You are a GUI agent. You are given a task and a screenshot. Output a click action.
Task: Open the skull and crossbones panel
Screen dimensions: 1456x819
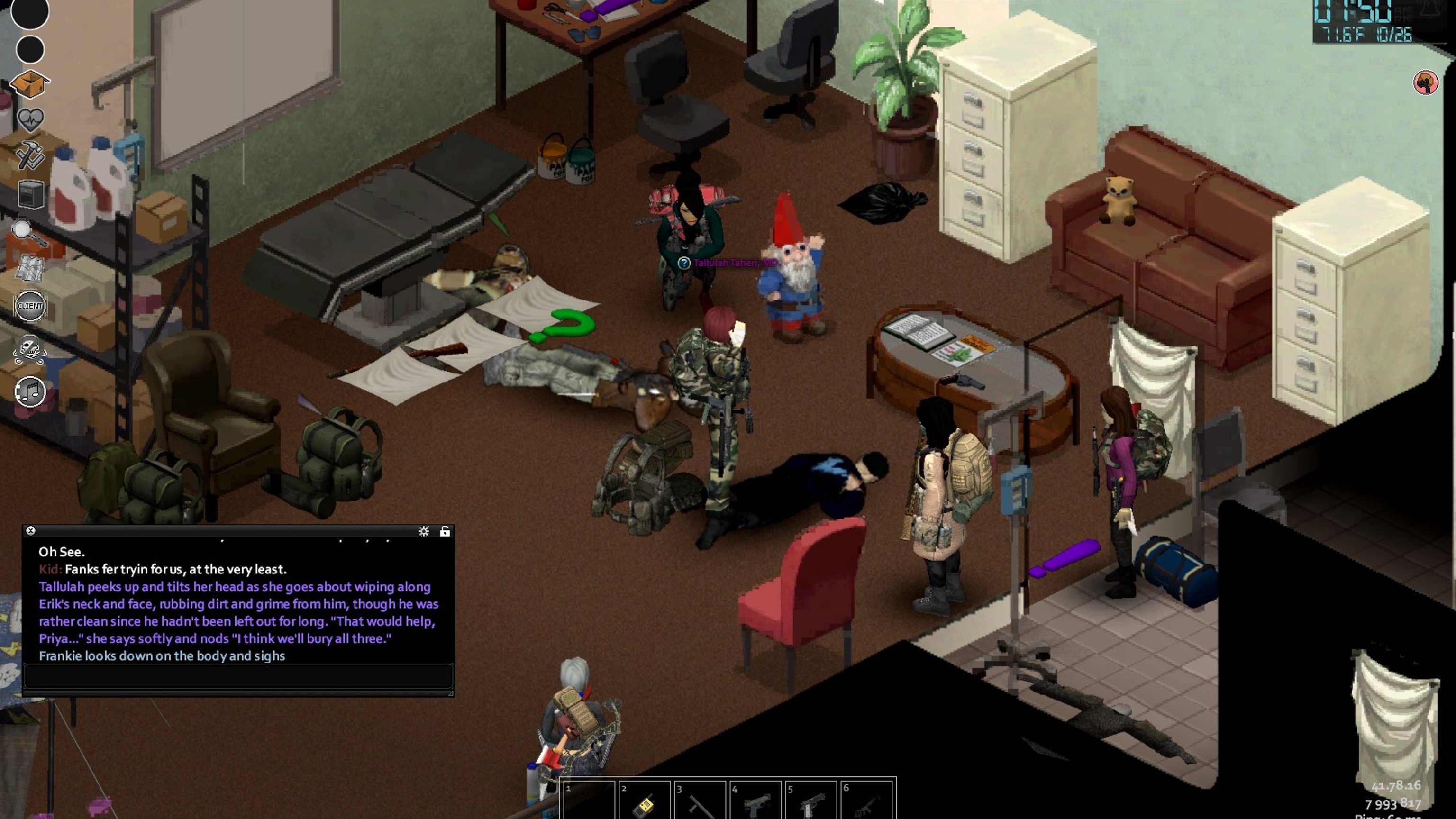tap(30, 349)
